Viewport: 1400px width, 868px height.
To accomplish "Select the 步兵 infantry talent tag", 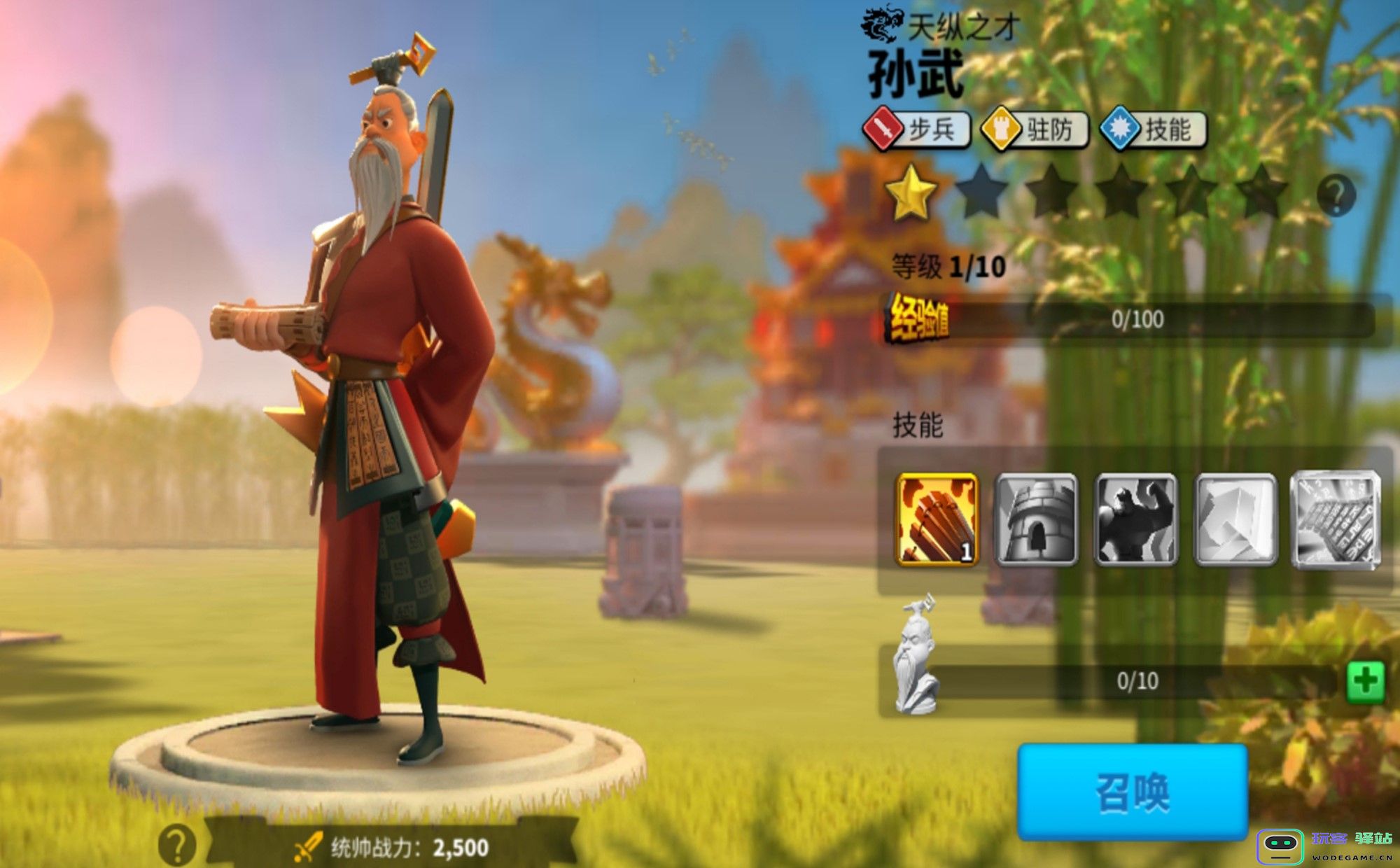I will click(917, 126).
